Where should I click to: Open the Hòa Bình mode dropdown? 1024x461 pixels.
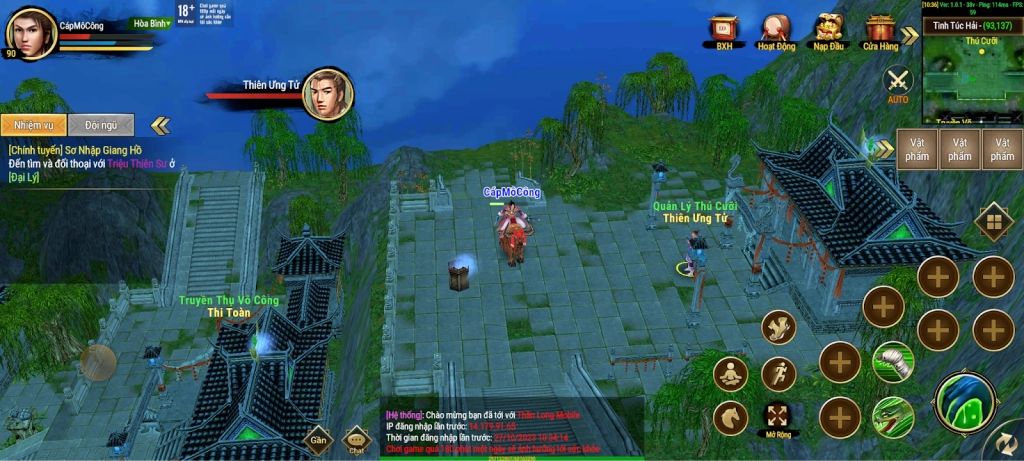tap(152, 23)
